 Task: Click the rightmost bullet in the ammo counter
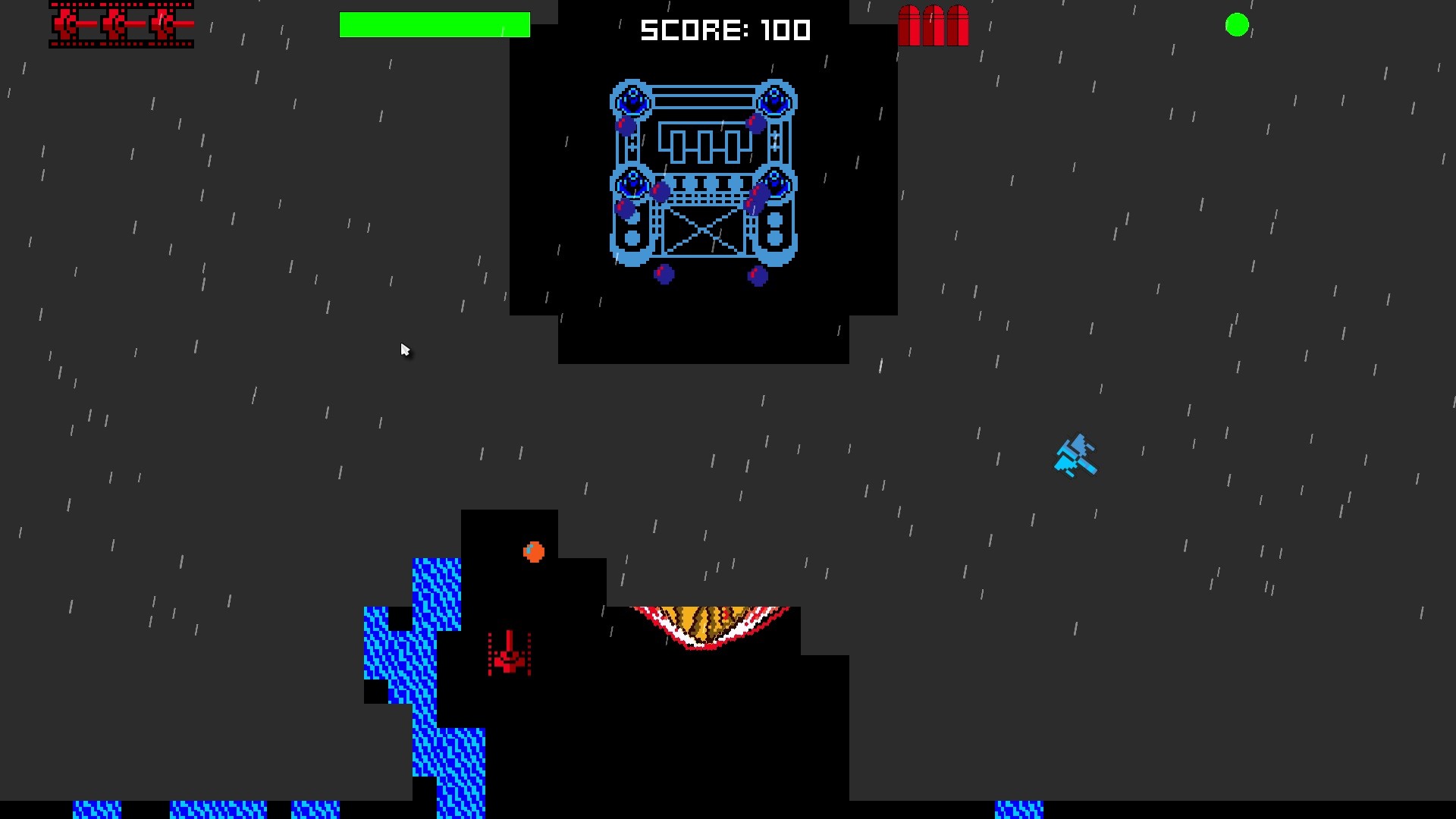click(958, 27)
